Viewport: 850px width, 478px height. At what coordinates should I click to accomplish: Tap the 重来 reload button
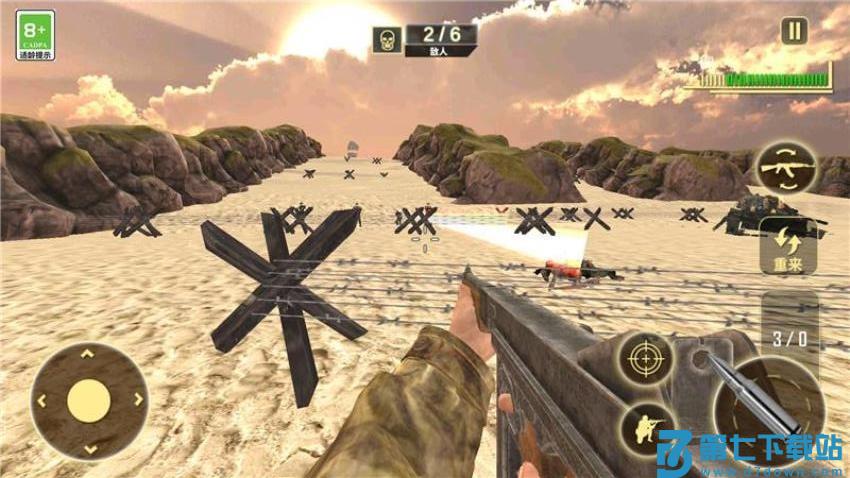point(787,246)
